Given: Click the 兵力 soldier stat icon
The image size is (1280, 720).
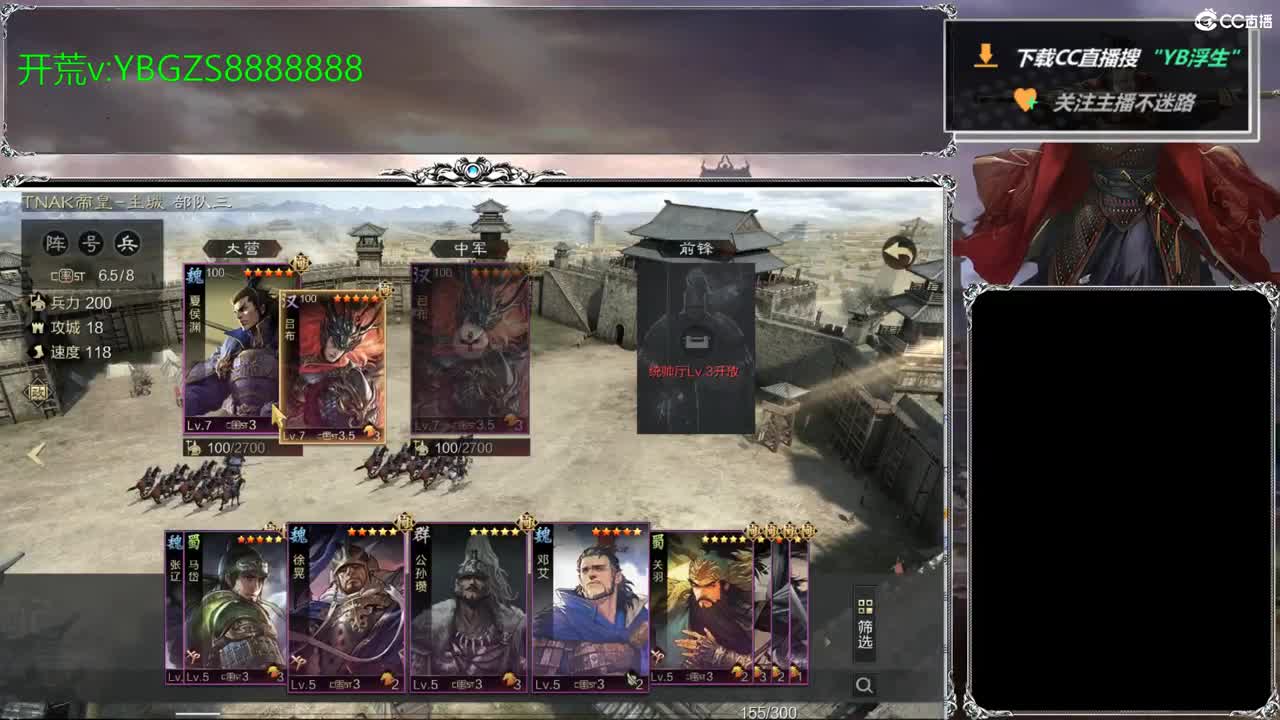Looking at the screenshot, I should (38, 300).
